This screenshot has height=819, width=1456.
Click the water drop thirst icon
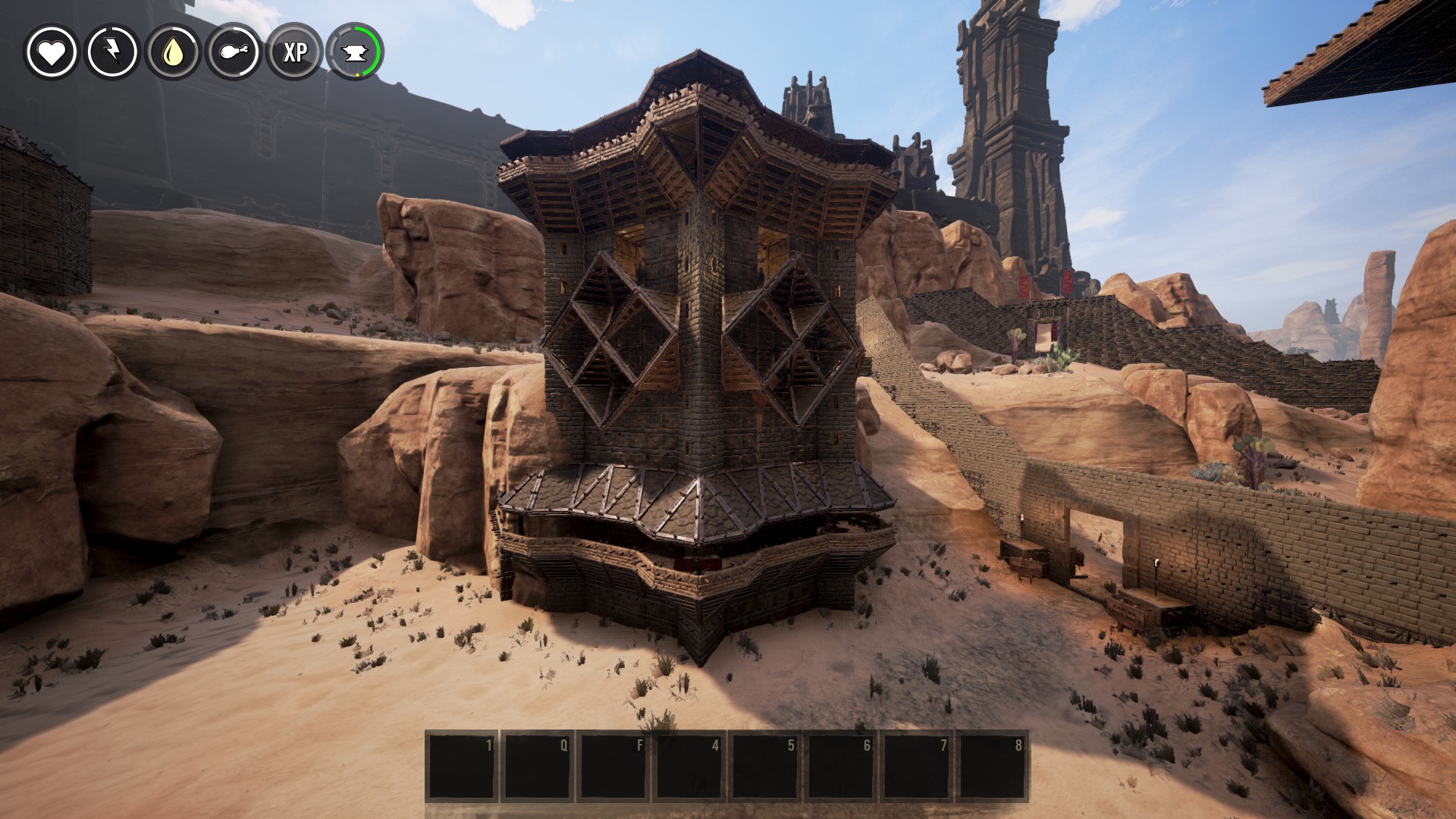pyautogui.click(x=173, y=52)
